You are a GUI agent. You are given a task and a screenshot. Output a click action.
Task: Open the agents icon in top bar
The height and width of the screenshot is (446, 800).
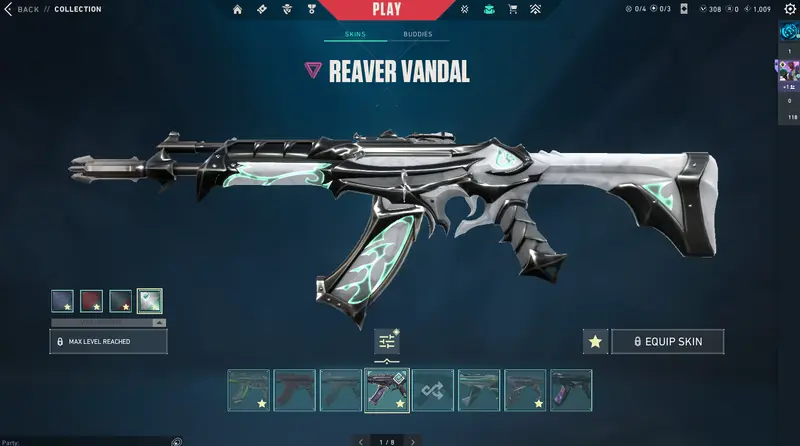(x=289, y=10)
